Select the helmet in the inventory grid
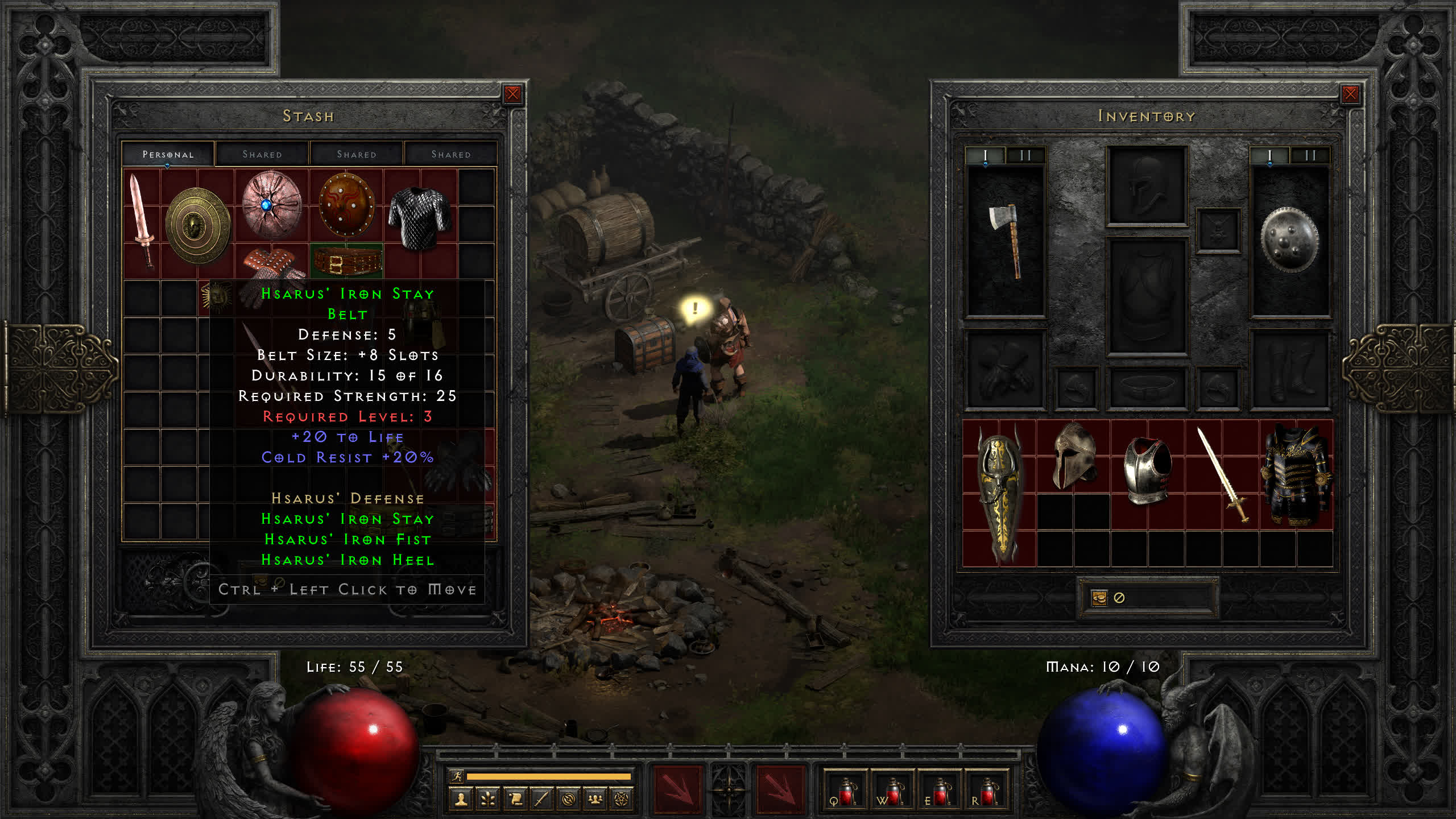The image size is (1456, 819). point(1073,456)
